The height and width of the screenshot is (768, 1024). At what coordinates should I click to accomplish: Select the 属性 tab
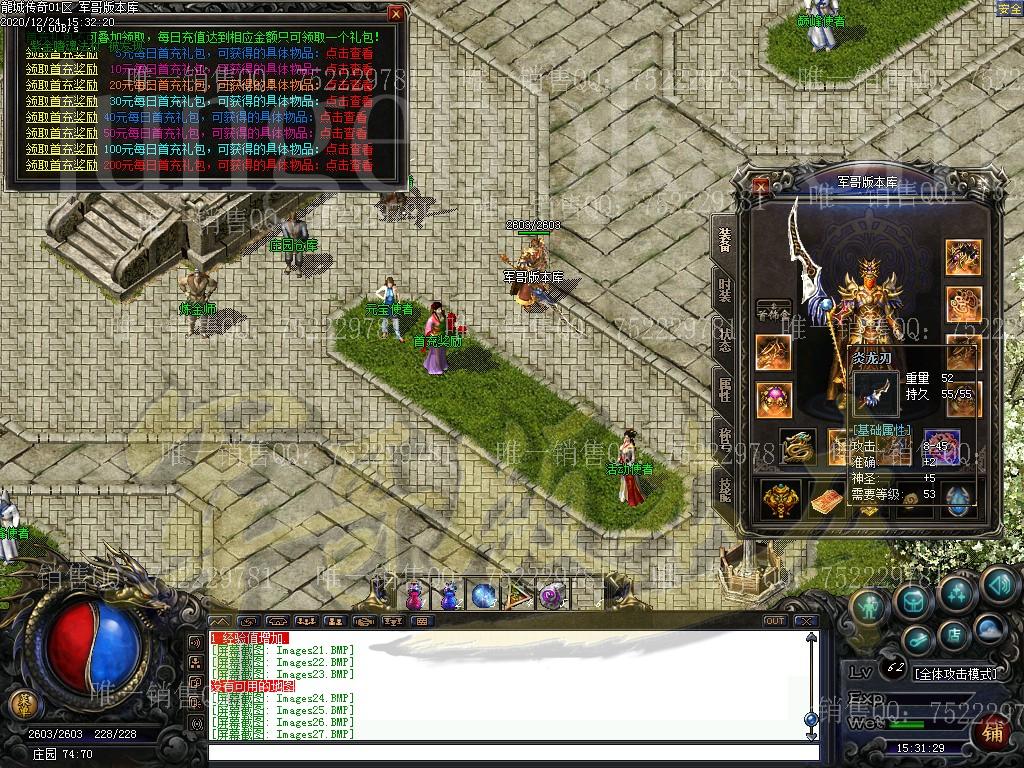tap(725, 389)
